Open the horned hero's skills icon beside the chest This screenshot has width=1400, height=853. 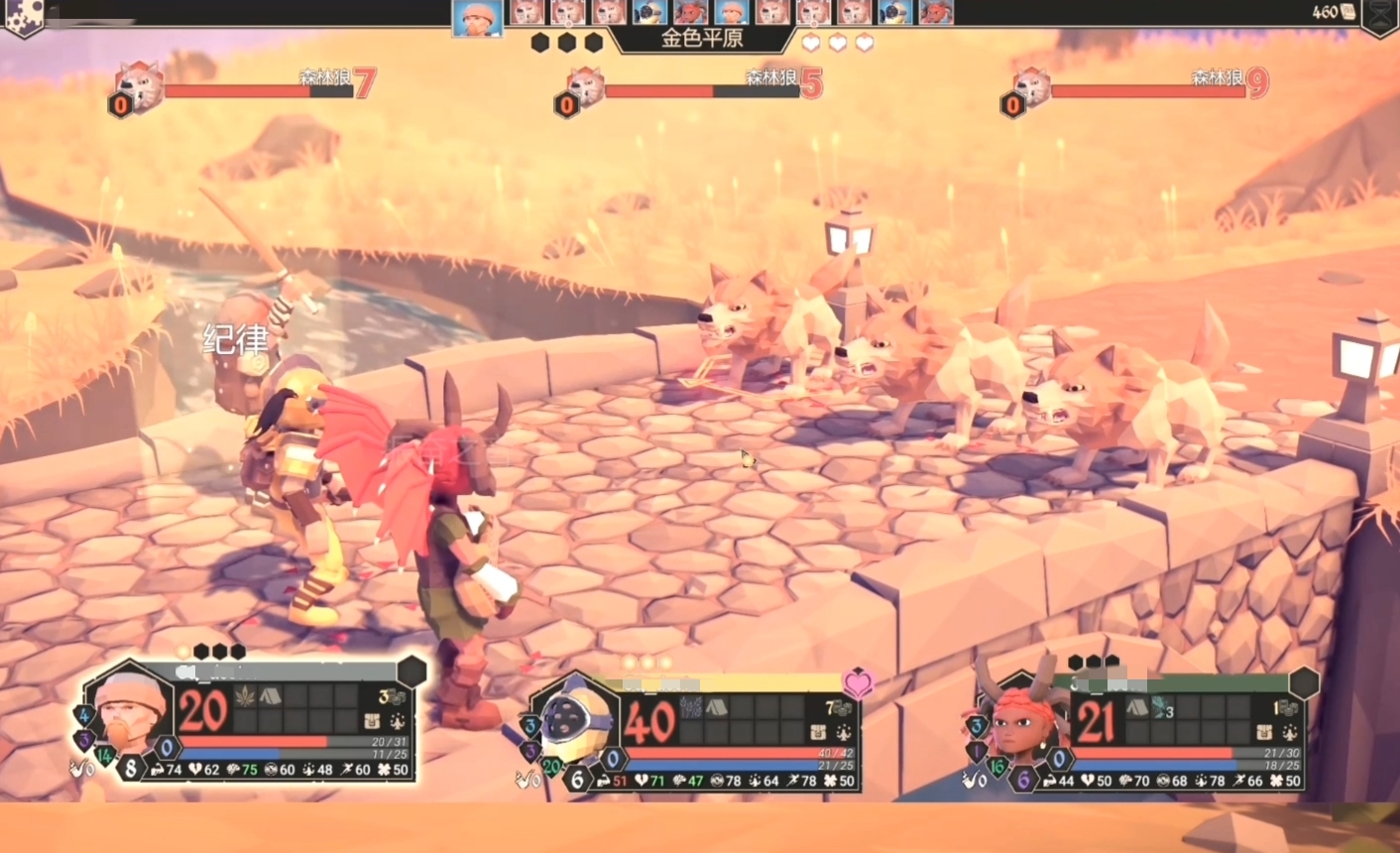(1289, 733)
